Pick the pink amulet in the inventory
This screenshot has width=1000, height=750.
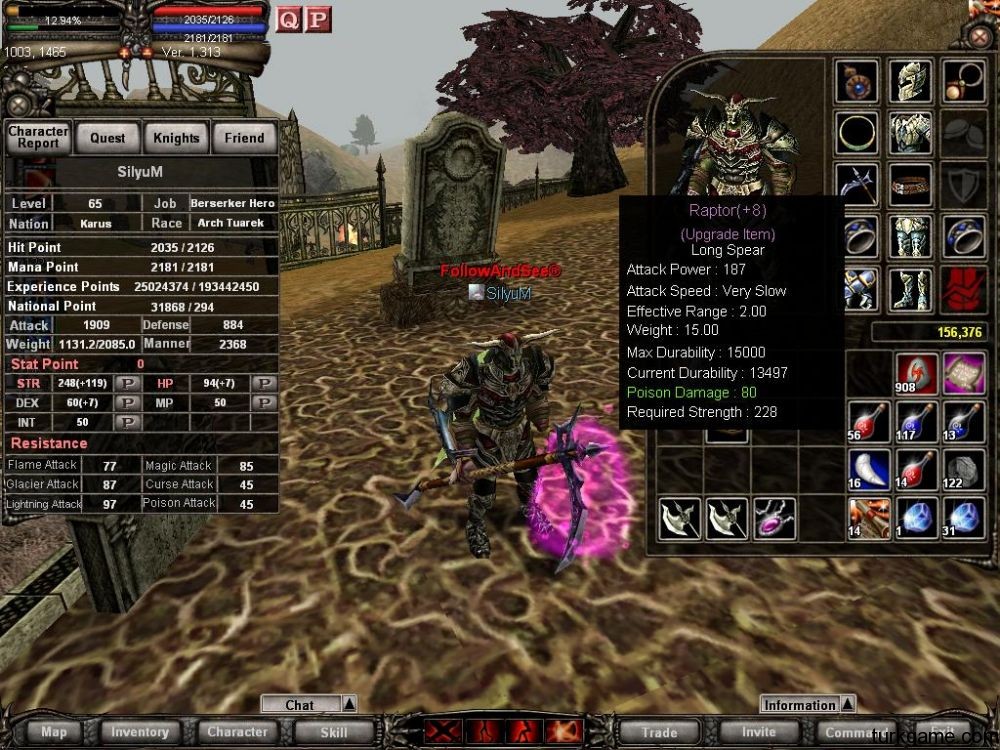pyautogui.click(x=774, y=519)
